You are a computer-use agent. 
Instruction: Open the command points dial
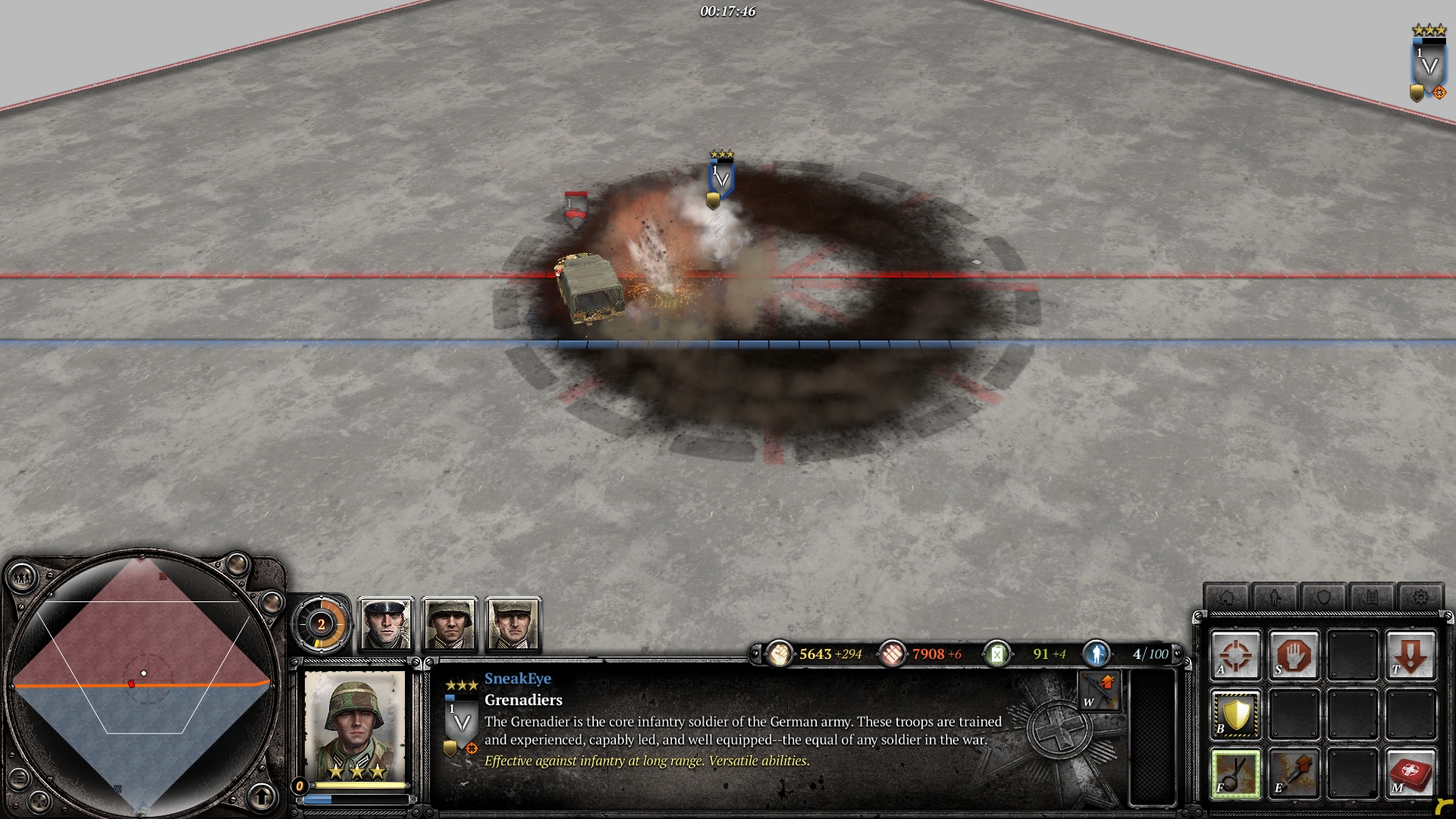(x=322, y=625)
